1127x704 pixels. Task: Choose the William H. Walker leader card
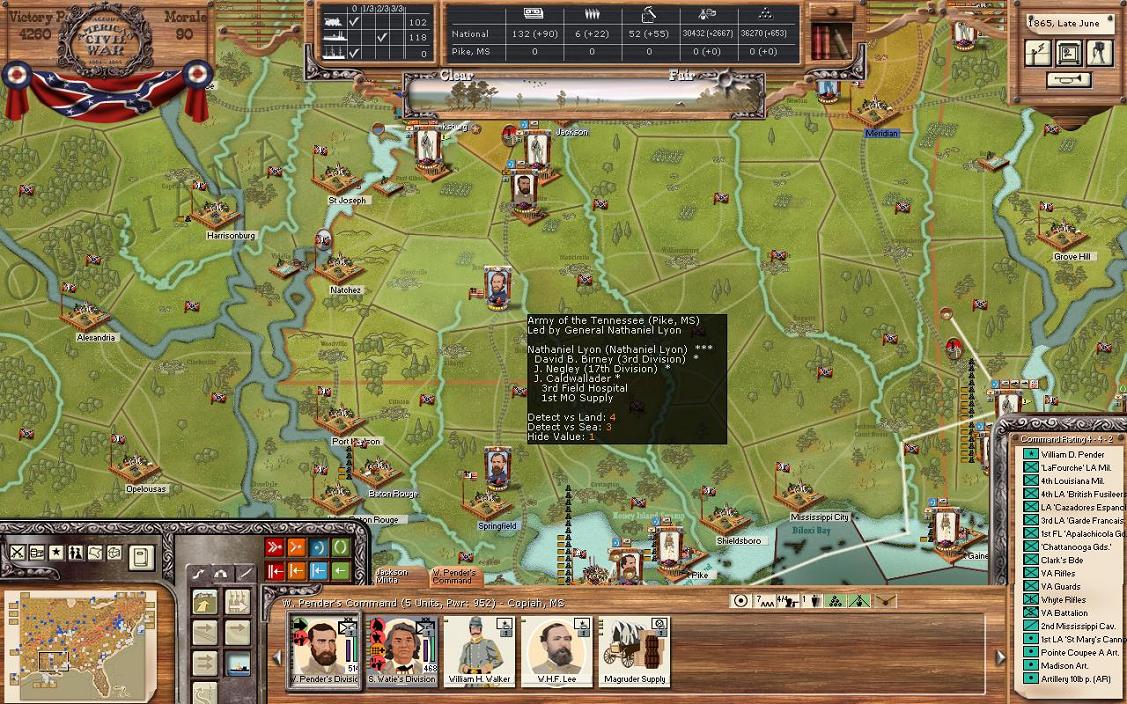(x=479, y=651)
